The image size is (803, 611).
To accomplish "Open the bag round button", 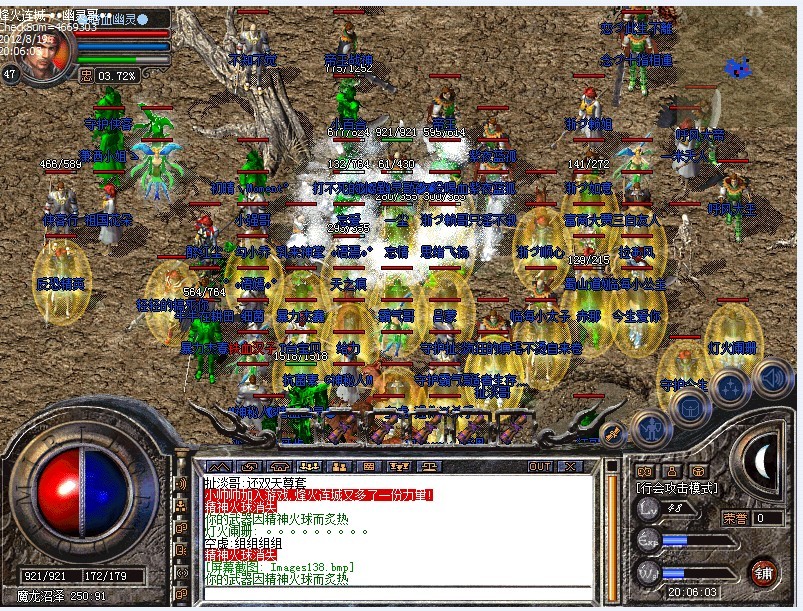I will pyautogui.click(x=689, y=407).
